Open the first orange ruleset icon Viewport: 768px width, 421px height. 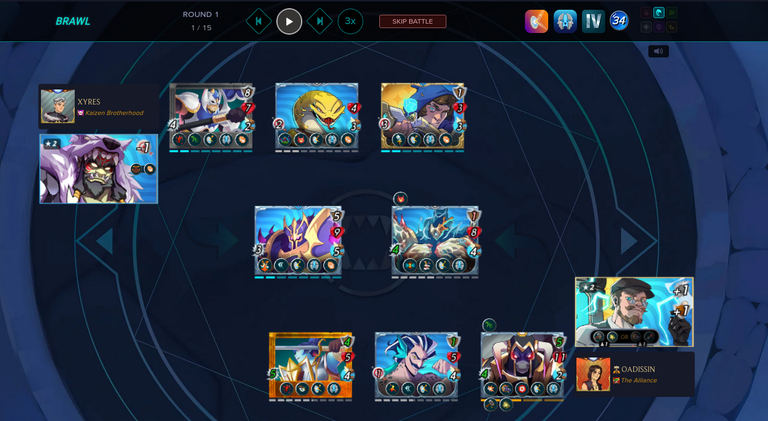pos(537,21)
